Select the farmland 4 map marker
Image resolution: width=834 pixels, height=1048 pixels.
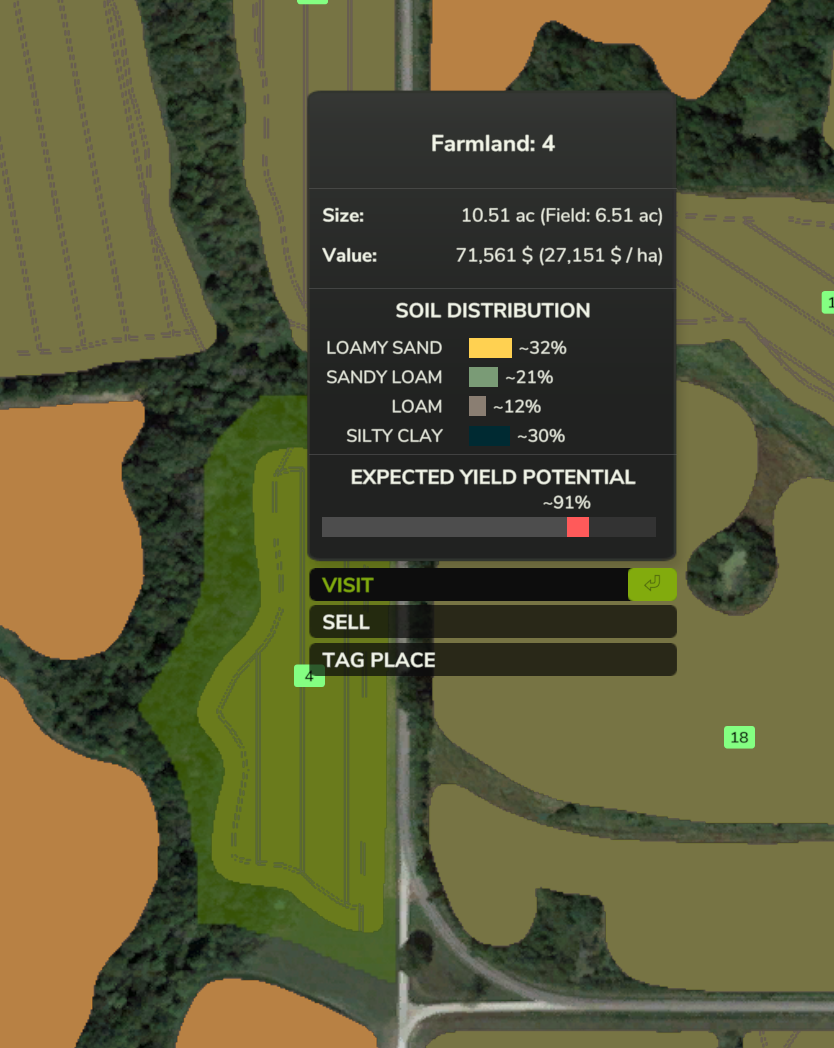pyautogui.click(x=309, y=677)
